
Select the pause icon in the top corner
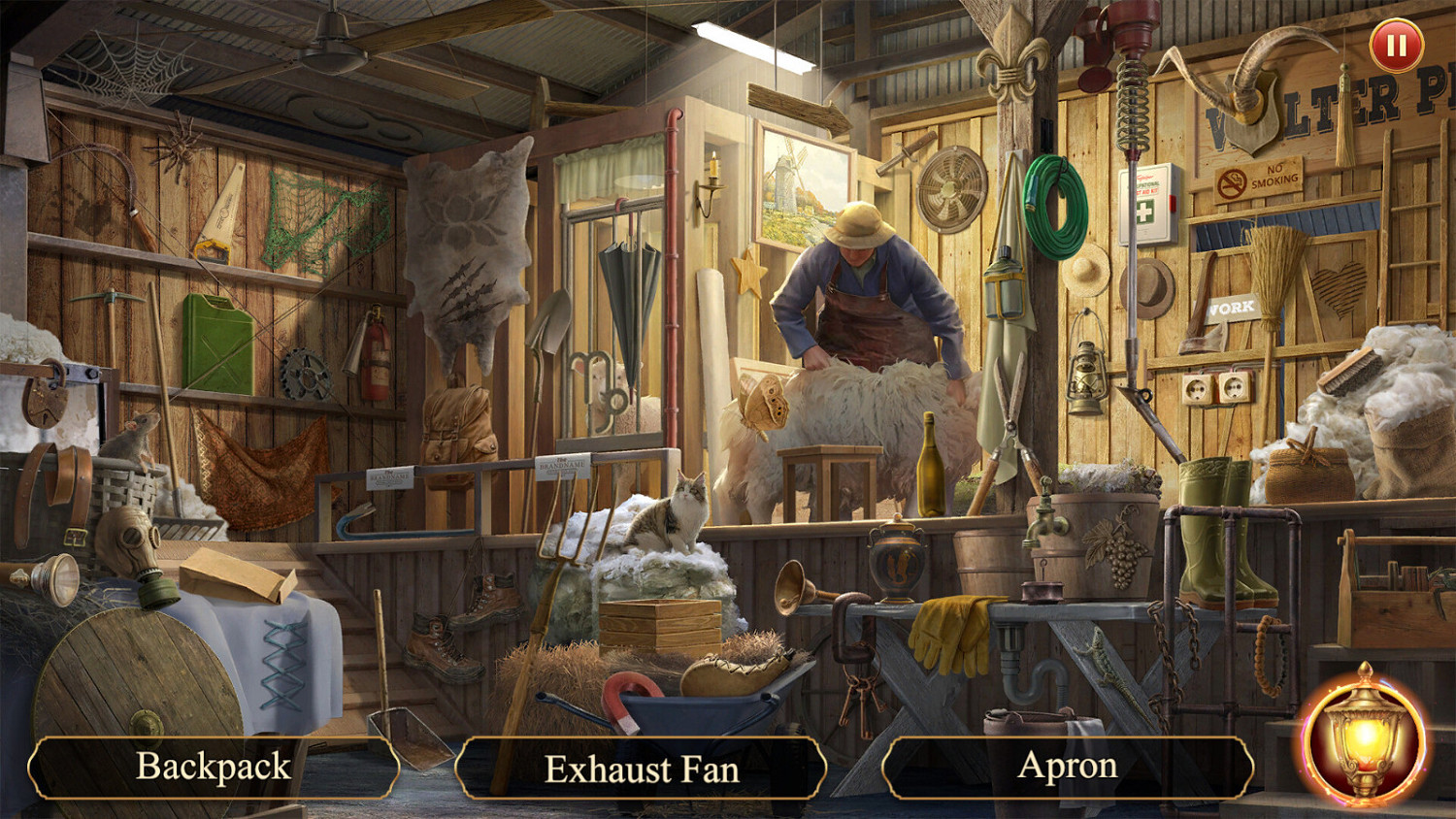tap(1395, 45)
